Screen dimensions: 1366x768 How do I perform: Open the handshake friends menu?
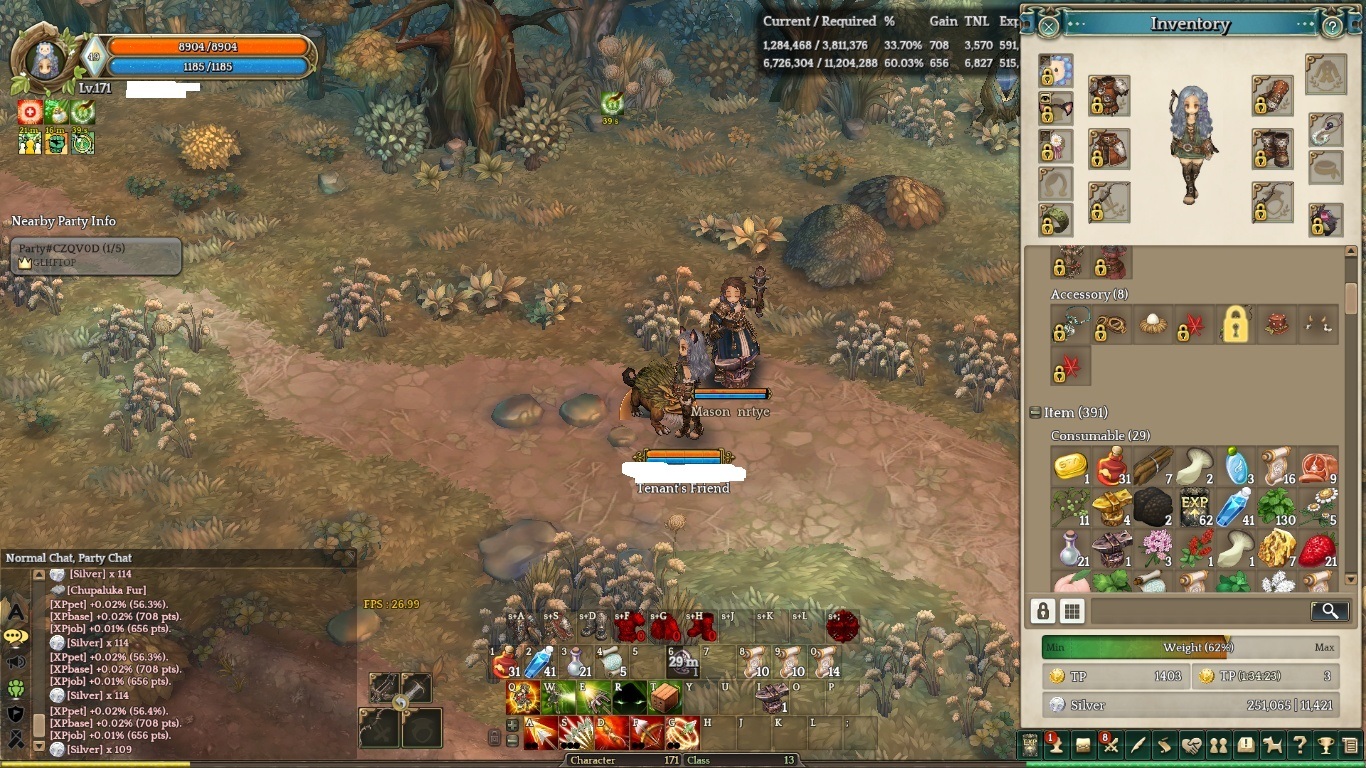click(x=1191, y=745)
